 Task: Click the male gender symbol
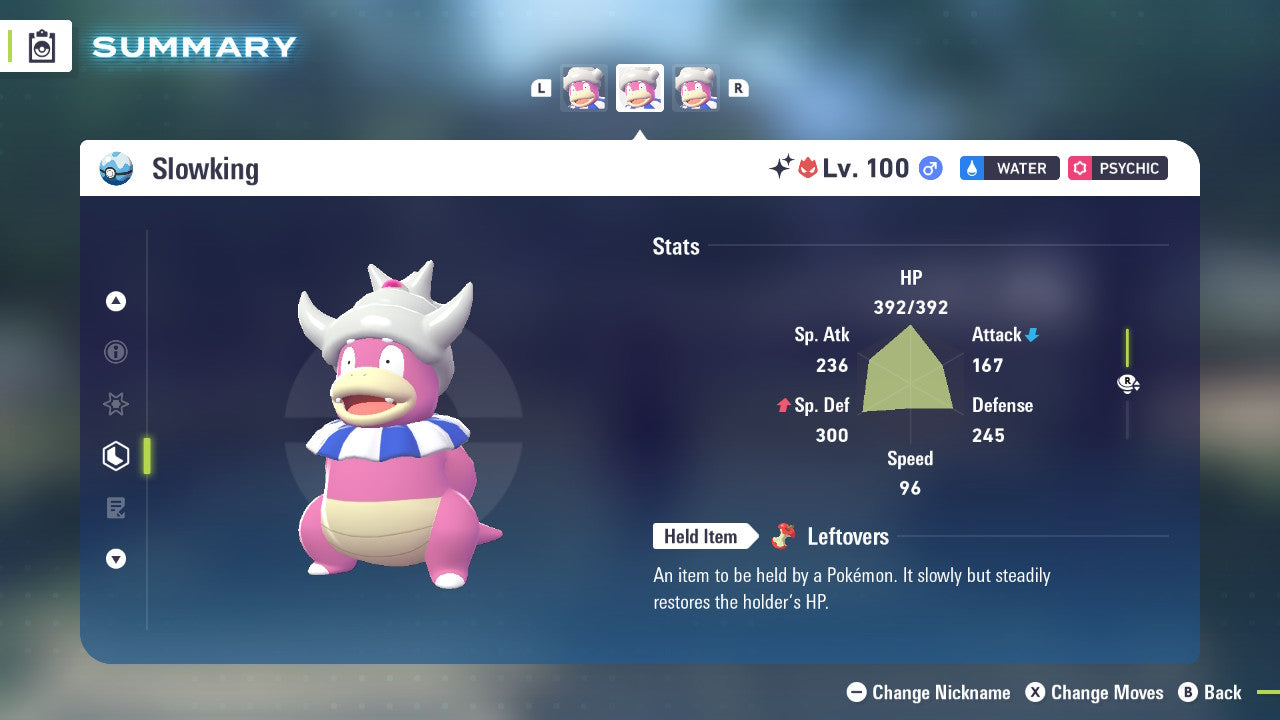tap(929, 168)
